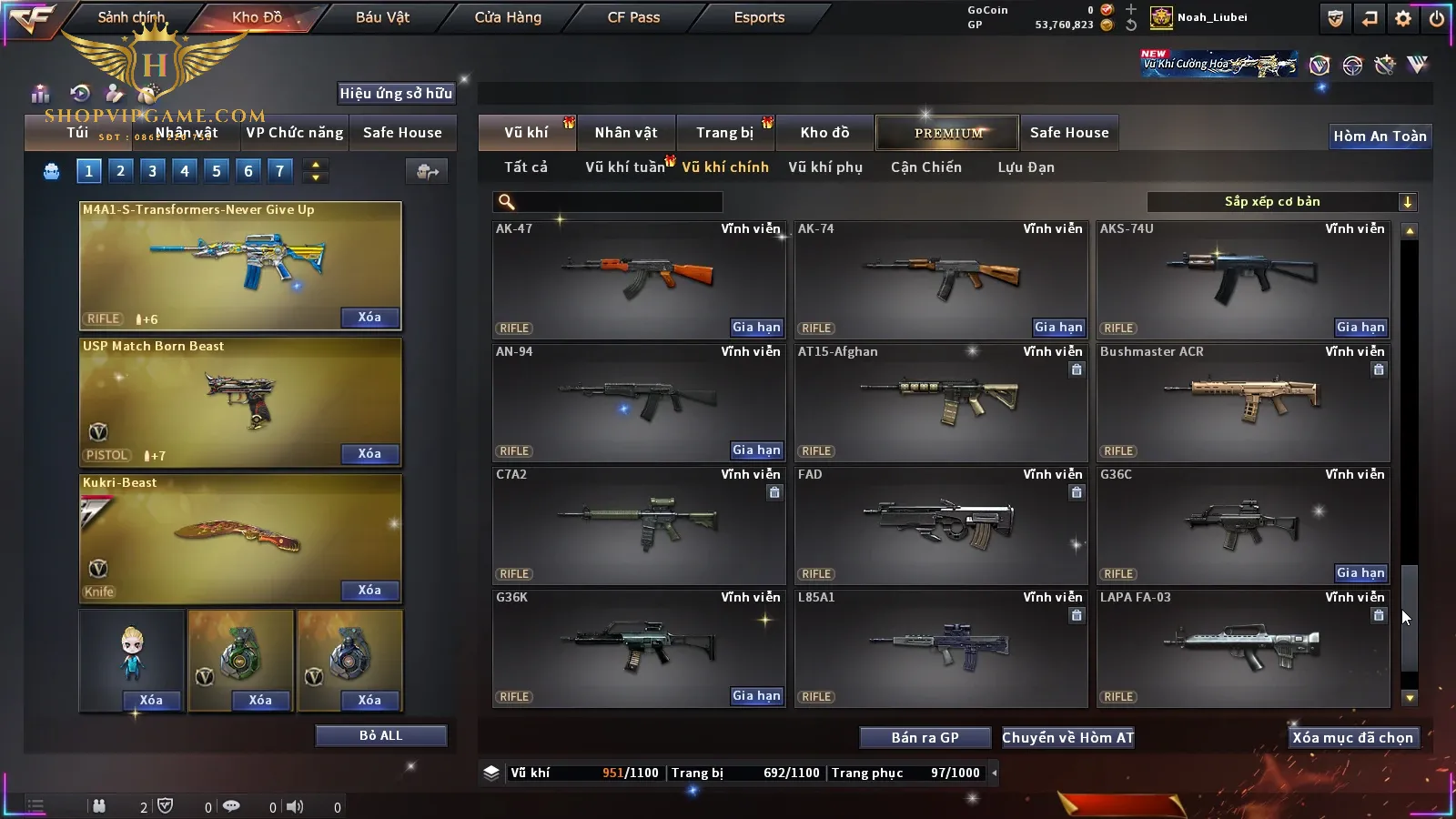Pick the LAPA FA-03 rifle slot
1456x819 pixels.
pyautogui.click(x=1242, y=647)
